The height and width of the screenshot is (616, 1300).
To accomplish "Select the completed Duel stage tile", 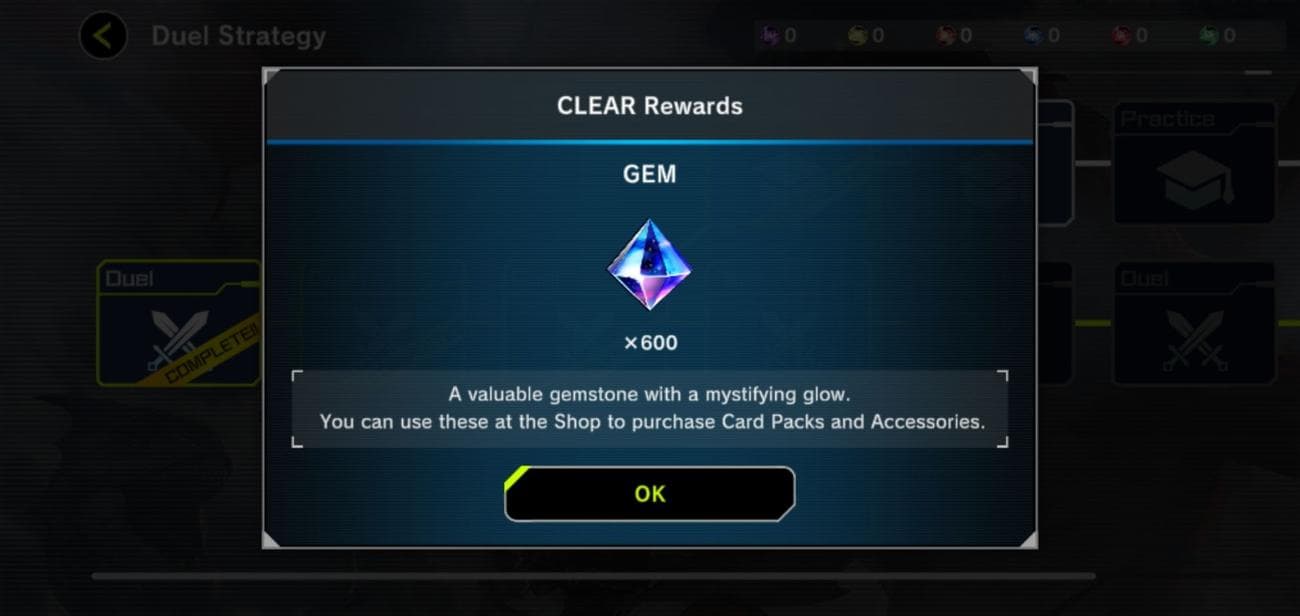I will point(178,324).
